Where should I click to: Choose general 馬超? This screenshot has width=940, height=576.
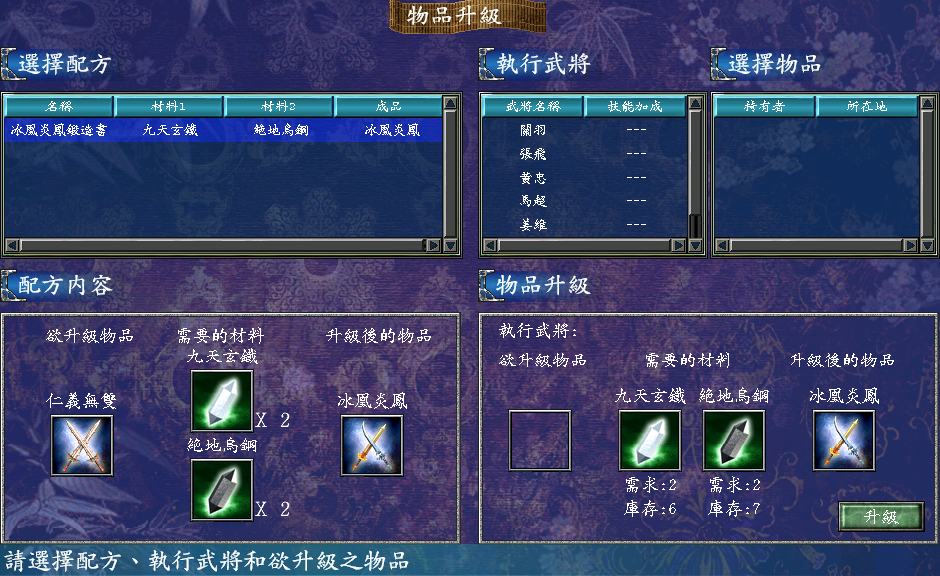533,201
